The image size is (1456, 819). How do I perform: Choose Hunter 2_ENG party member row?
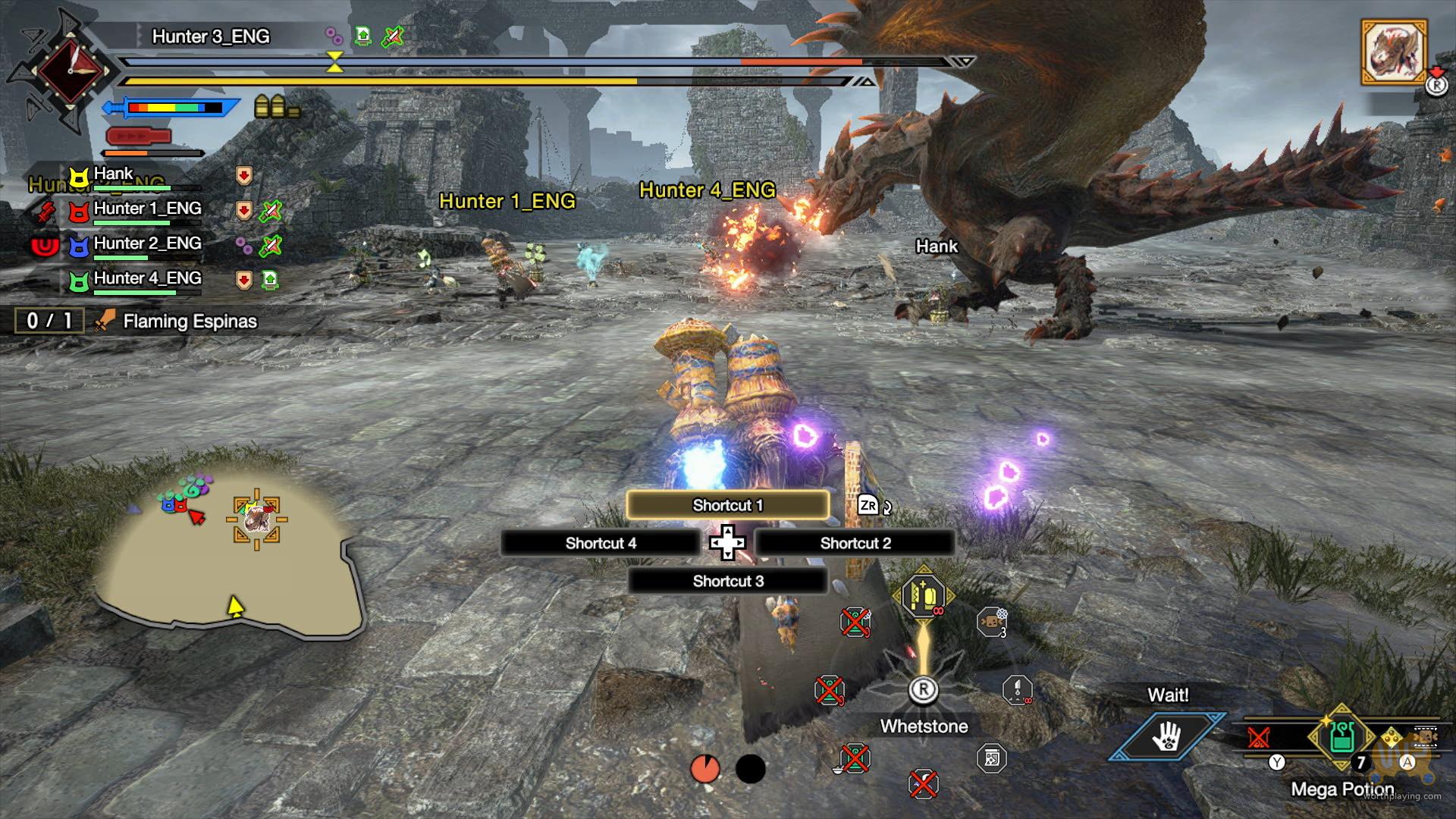point(147,244)
